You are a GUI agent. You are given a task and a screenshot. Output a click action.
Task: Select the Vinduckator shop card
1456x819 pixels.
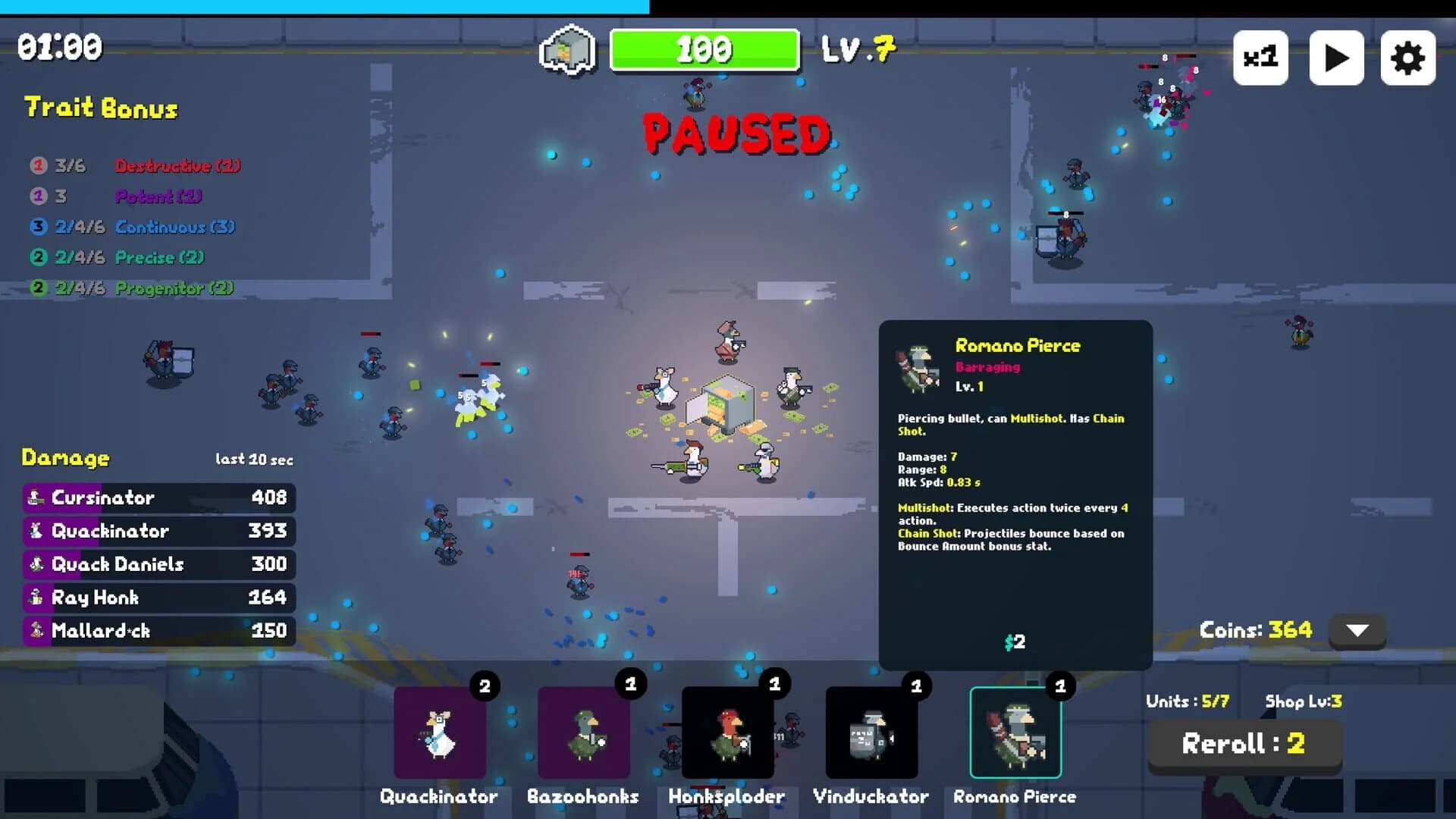[x=871, y=732]
